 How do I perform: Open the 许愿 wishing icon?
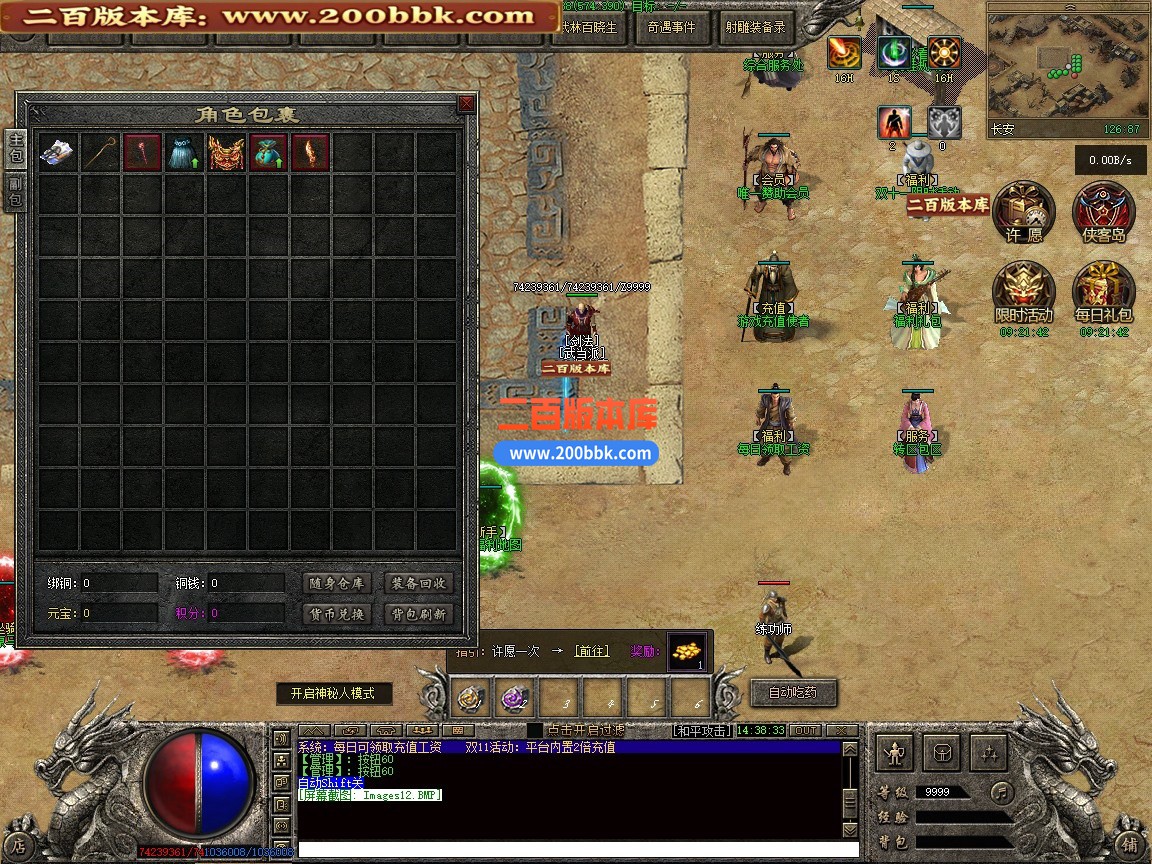point(1024,212)
